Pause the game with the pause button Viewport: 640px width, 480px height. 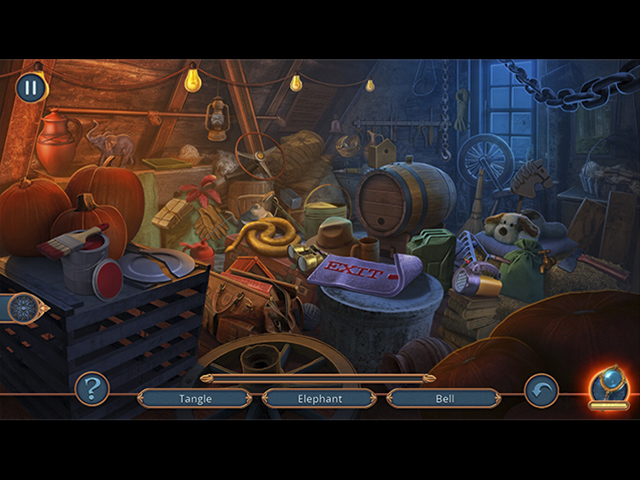31,87
